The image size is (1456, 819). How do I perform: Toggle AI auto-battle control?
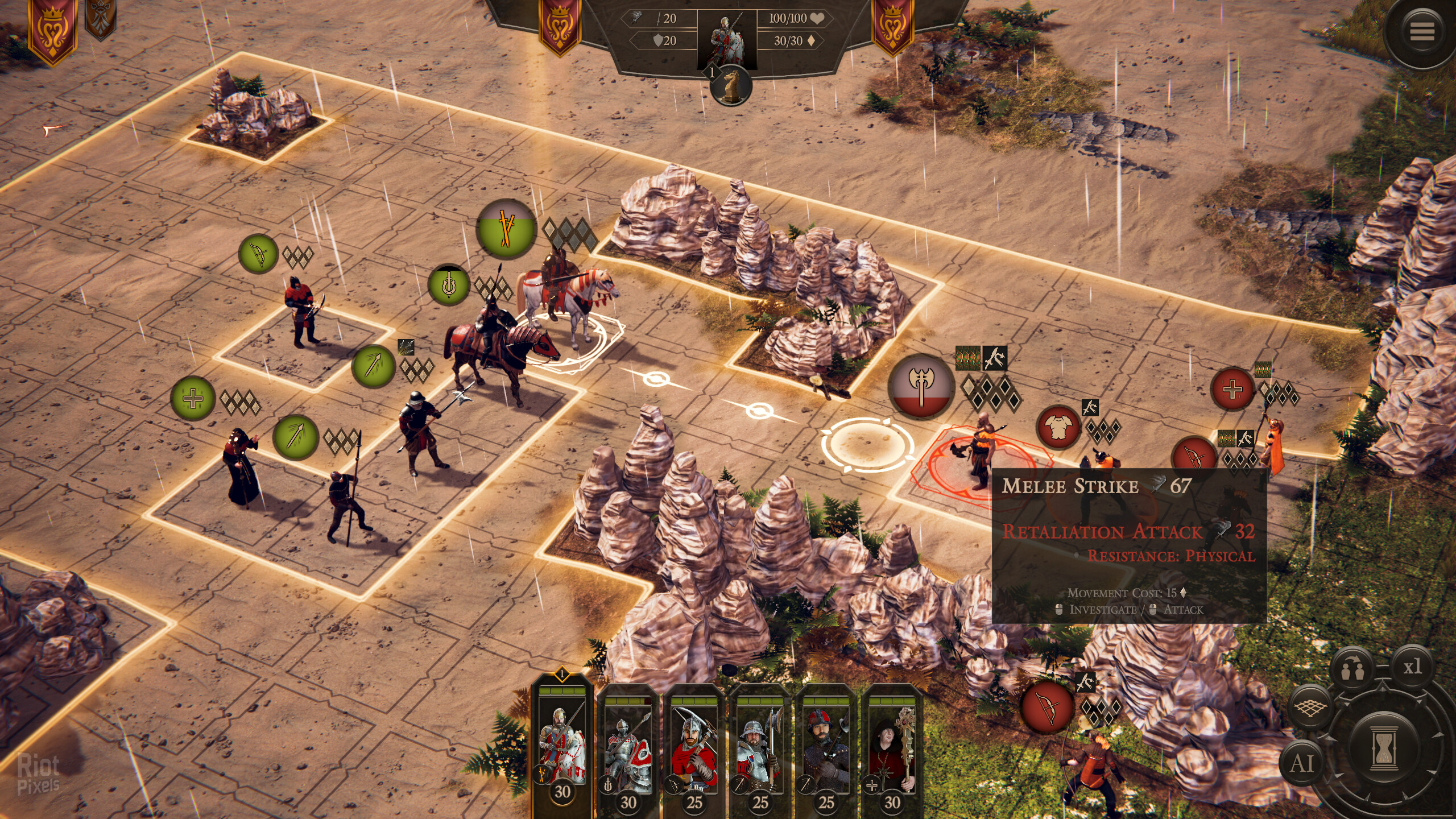[1302, 763]
